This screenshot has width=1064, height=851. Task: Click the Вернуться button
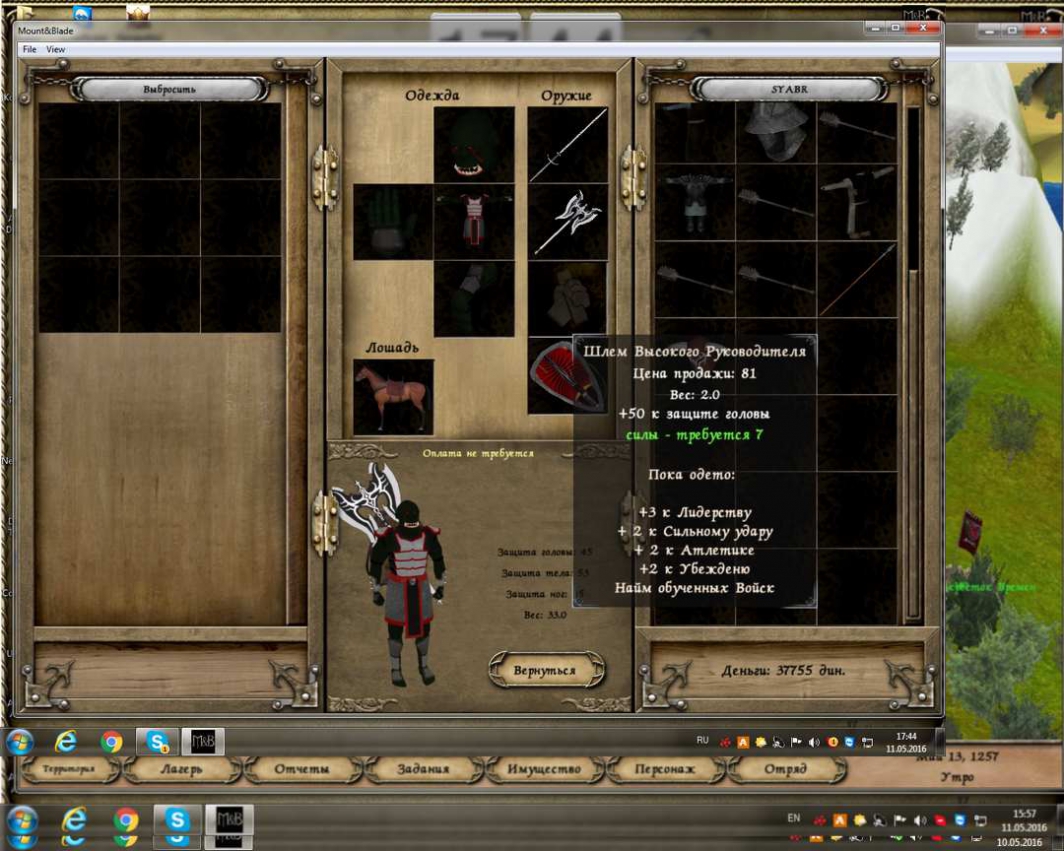(545, 670)
